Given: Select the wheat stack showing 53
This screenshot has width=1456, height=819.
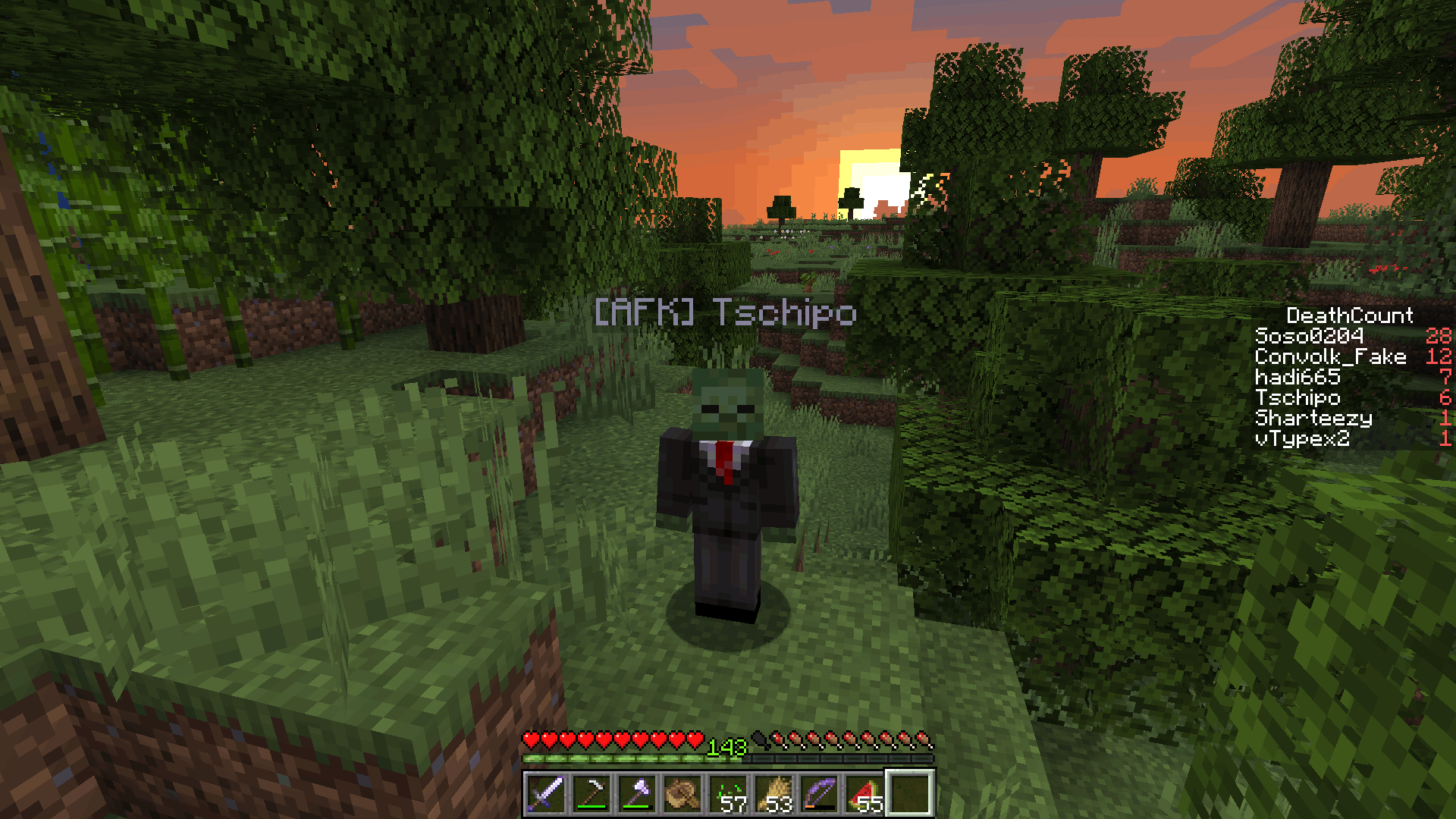Looking at the screenshot, I should click(x=776, y=795).
